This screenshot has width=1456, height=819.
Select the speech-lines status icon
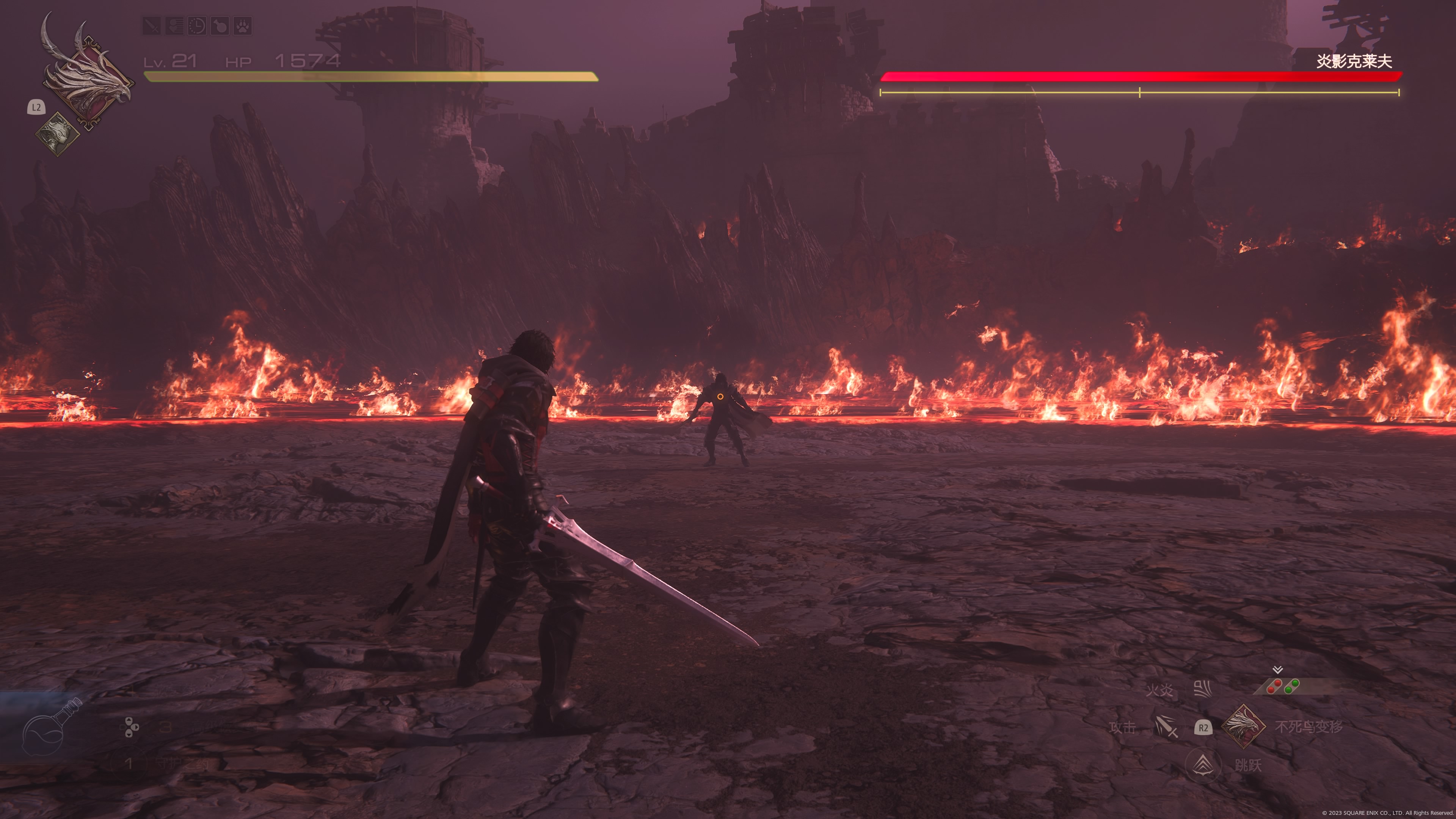(x=174, y=25)
